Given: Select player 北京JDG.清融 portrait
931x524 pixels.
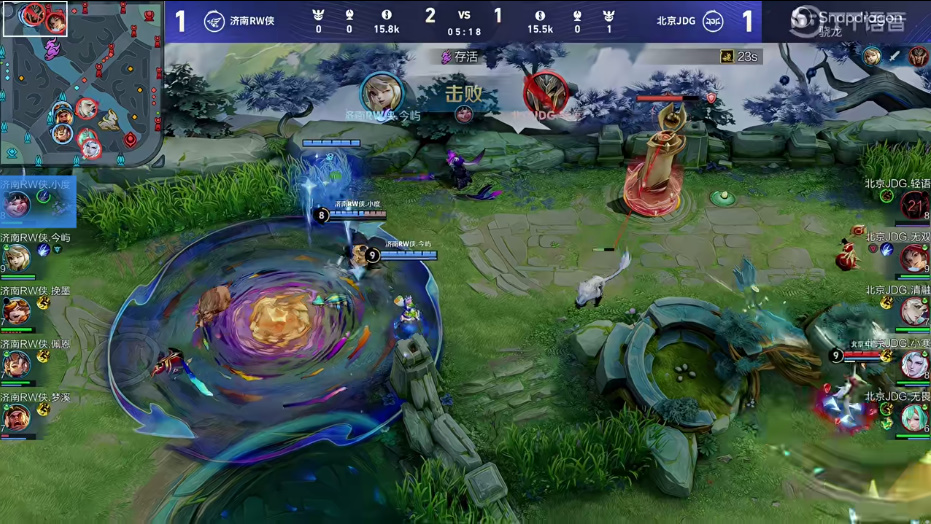Looking at the screenshot, I should pos(914,312).
